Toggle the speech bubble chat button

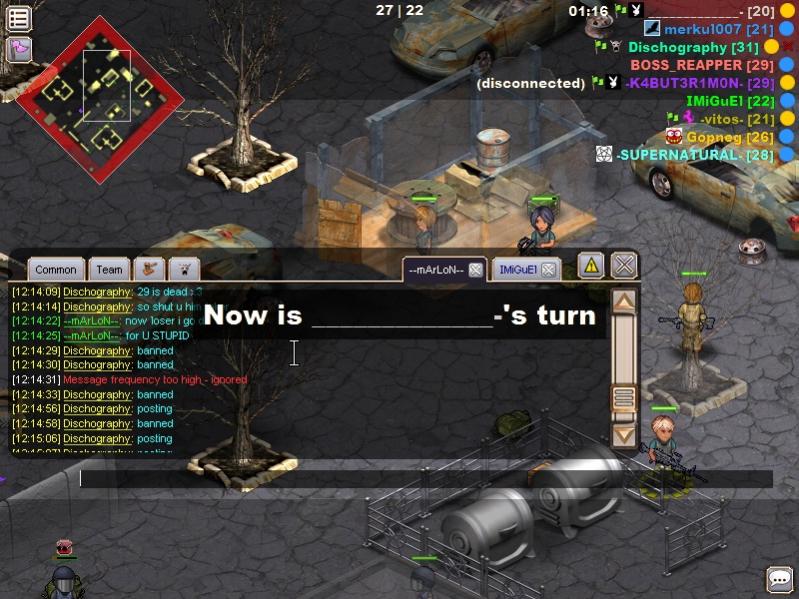point(779,579)
